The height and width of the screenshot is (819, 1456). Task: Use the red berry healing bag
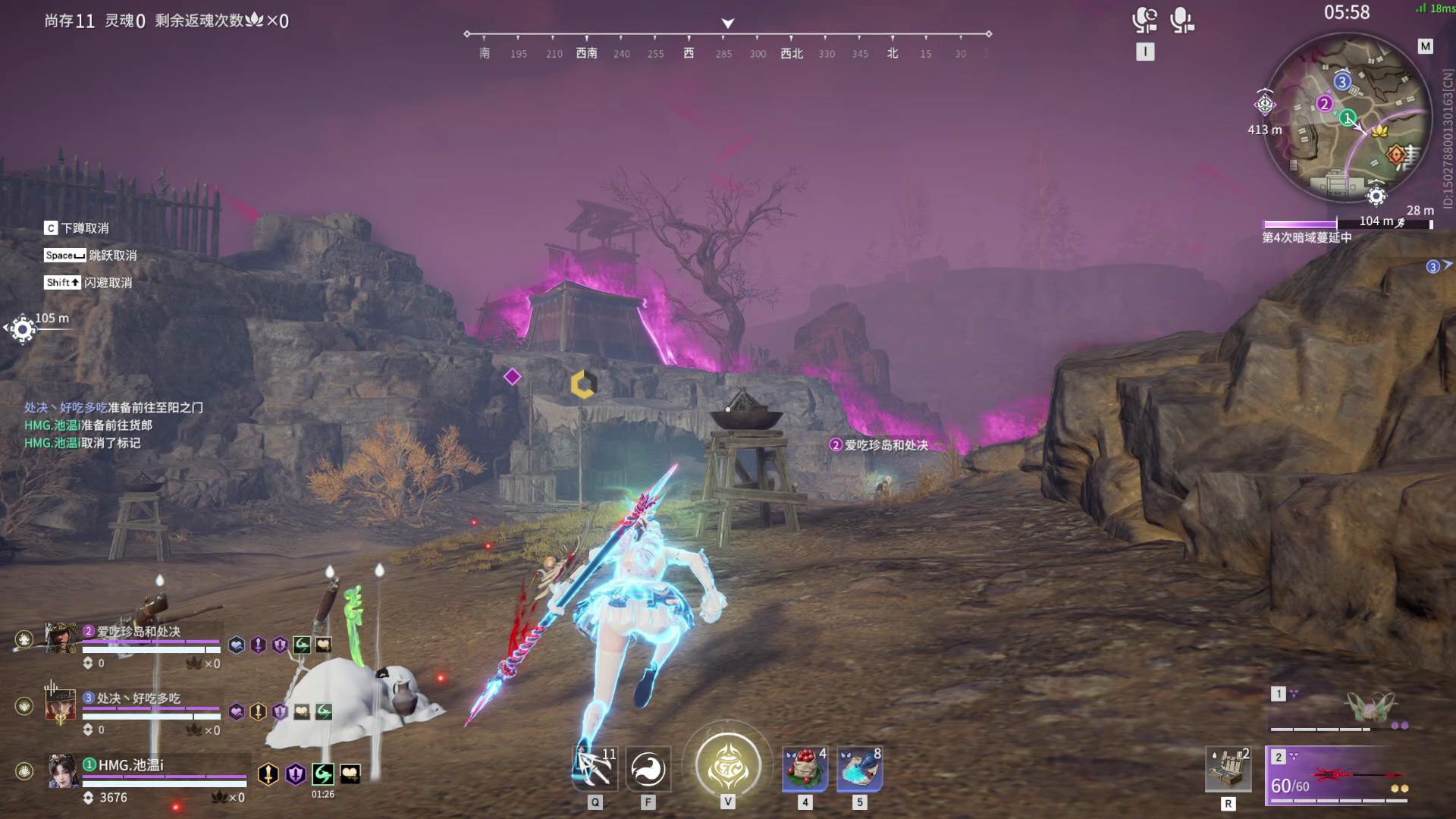(805, 769)
